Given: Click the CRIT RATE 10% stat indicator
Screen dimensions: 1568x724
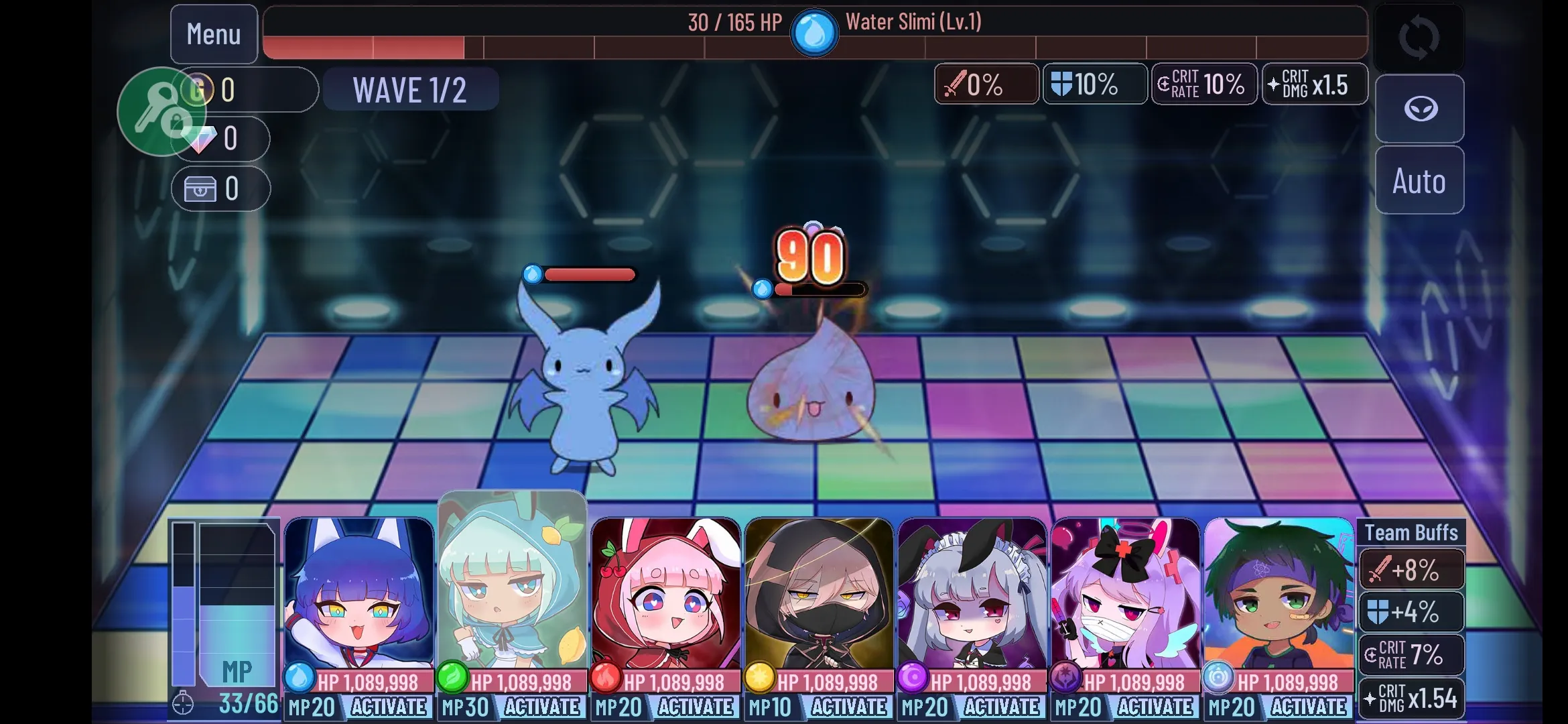Looking at the screenshot, I should pyautogui.click(x=1203, y=84).
